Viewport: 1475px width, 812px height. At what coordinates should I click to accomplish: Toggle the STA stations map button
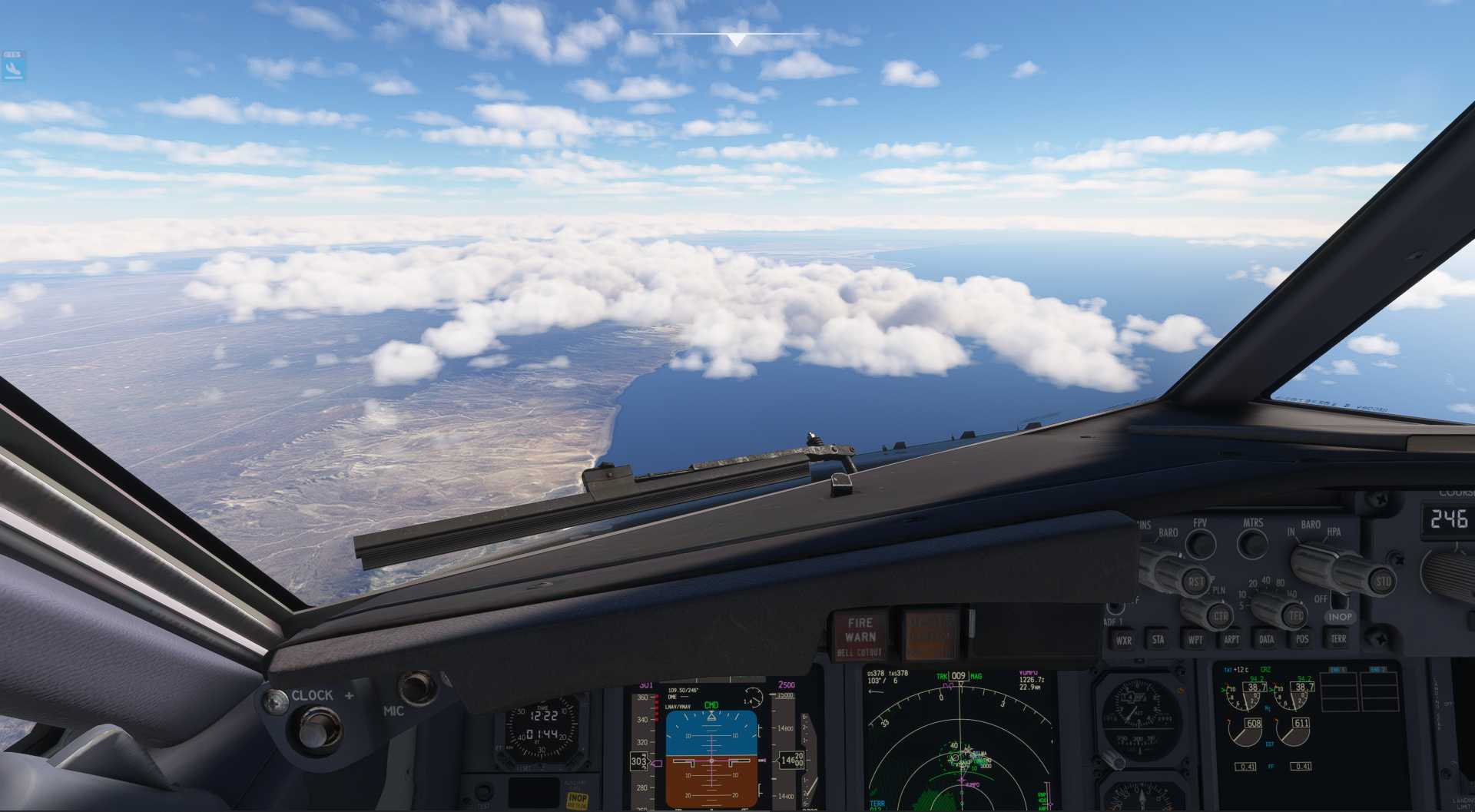coord(1158,639)
